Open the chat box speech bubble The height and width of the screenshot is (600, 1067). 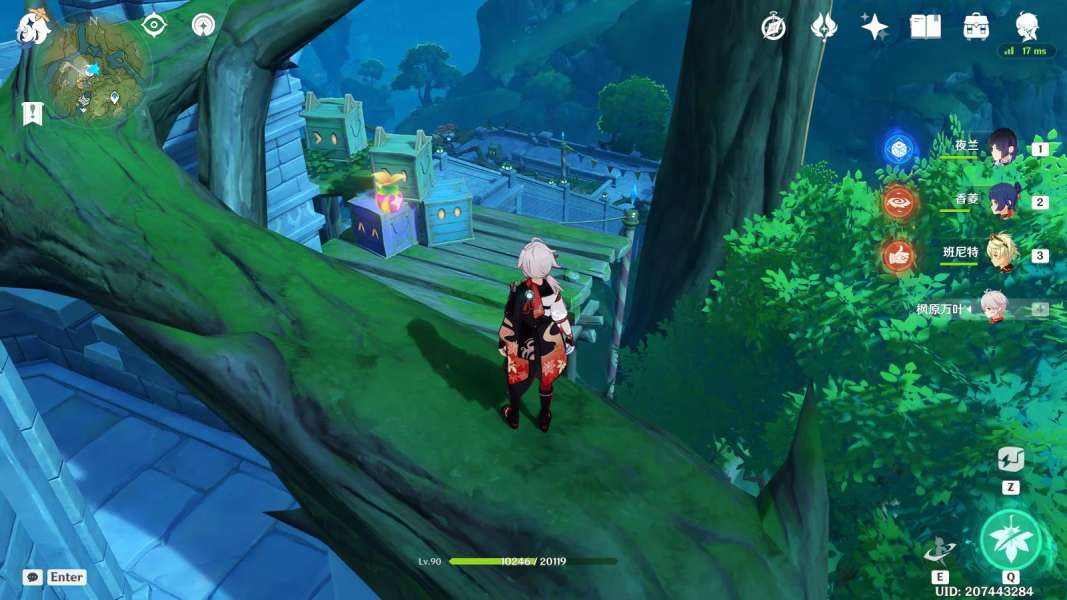point(33,577)
